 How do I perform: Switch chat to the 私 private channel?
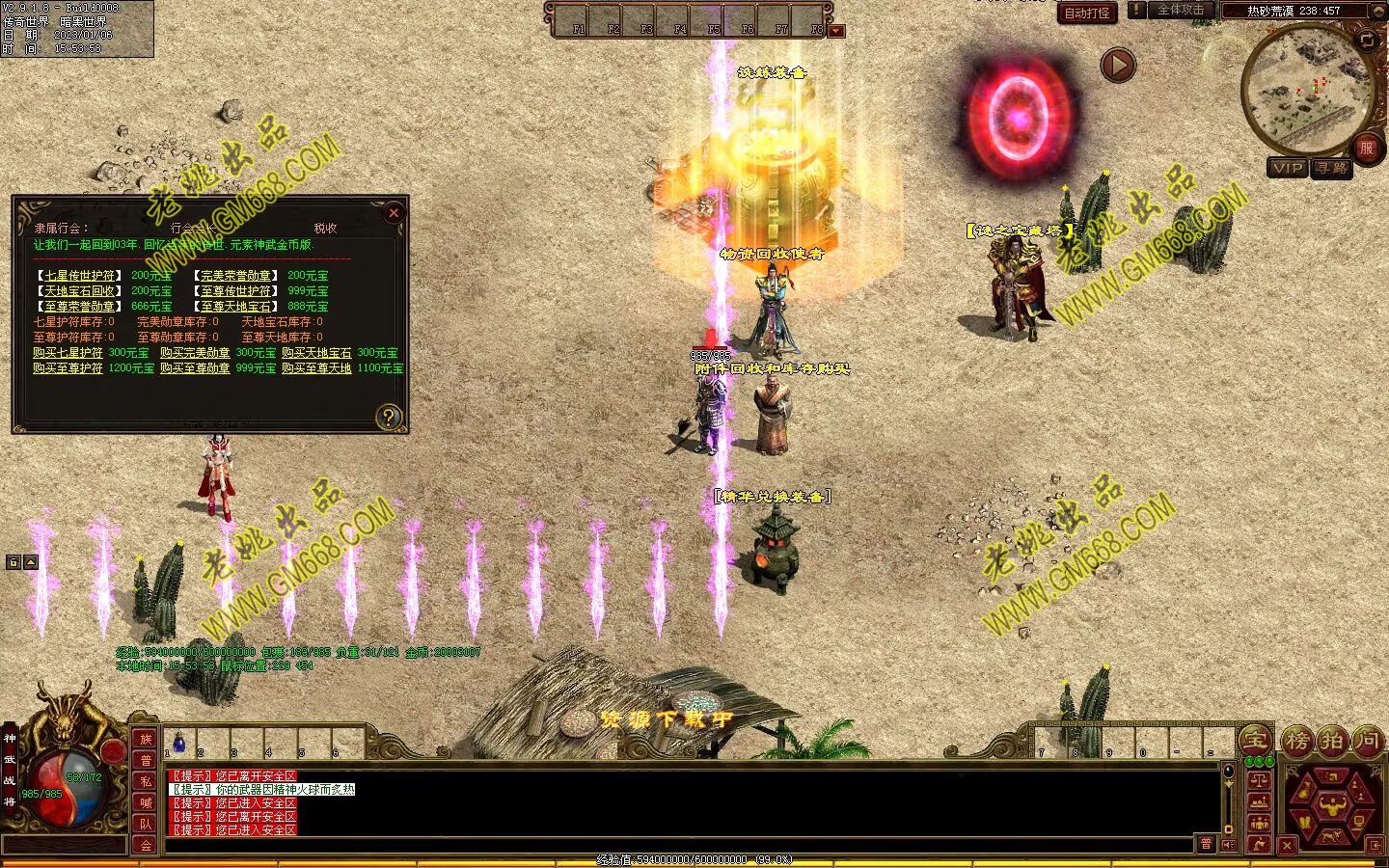pos(146,781)
